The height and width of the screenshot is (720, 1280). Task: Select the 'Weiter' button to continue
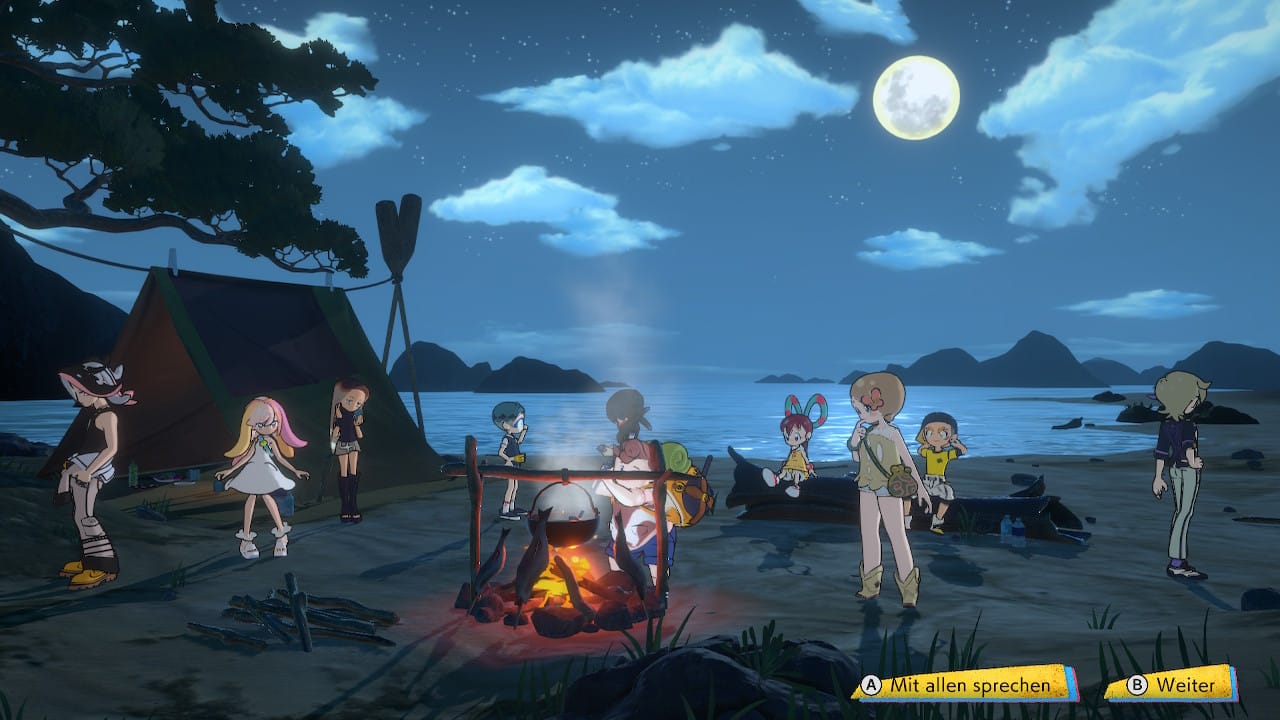[x=1172, y=685]
